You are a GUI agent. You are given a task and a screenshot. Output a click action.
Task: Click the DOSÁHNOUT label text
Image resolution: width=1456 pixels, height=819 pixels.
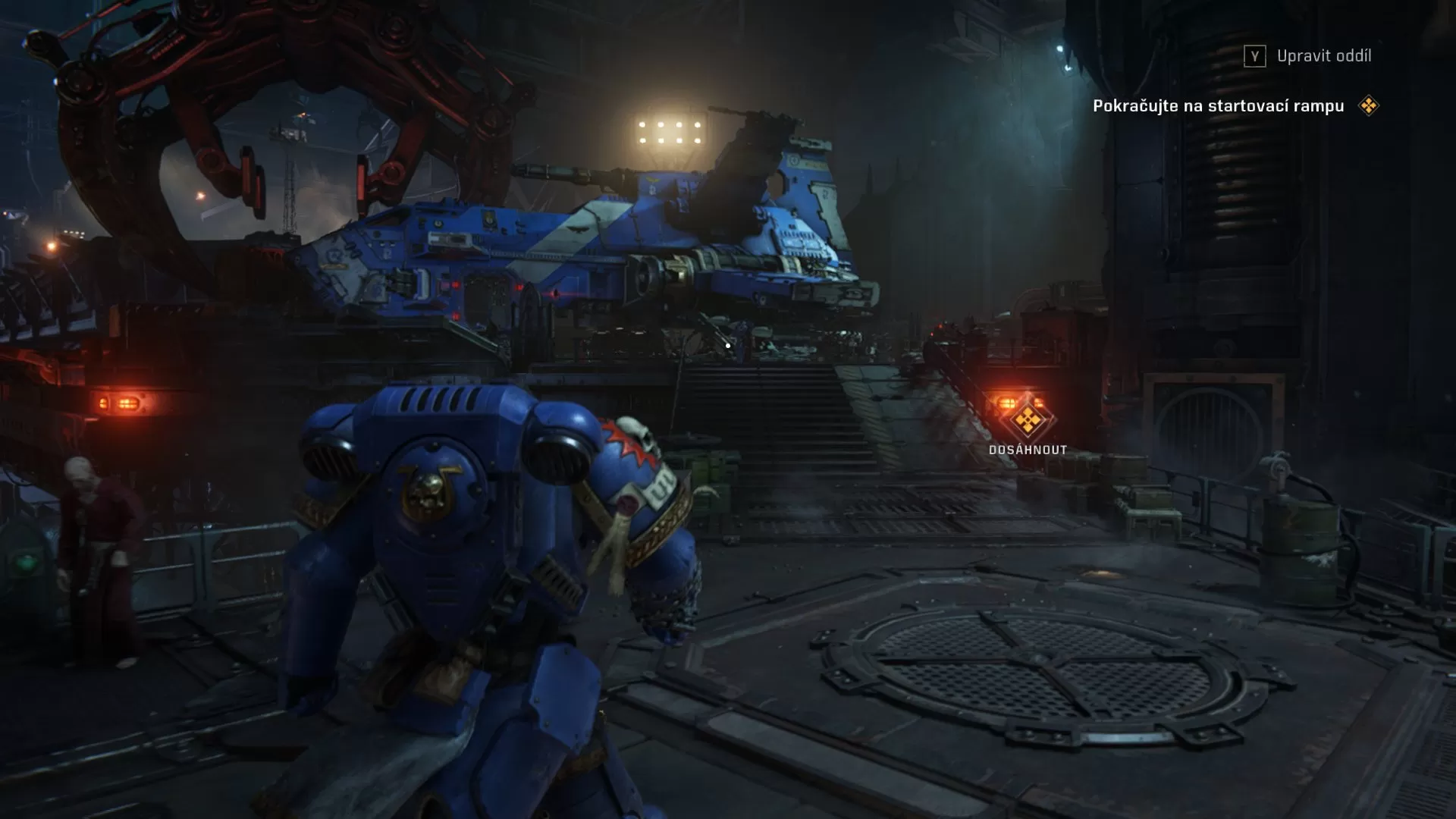1028,448
